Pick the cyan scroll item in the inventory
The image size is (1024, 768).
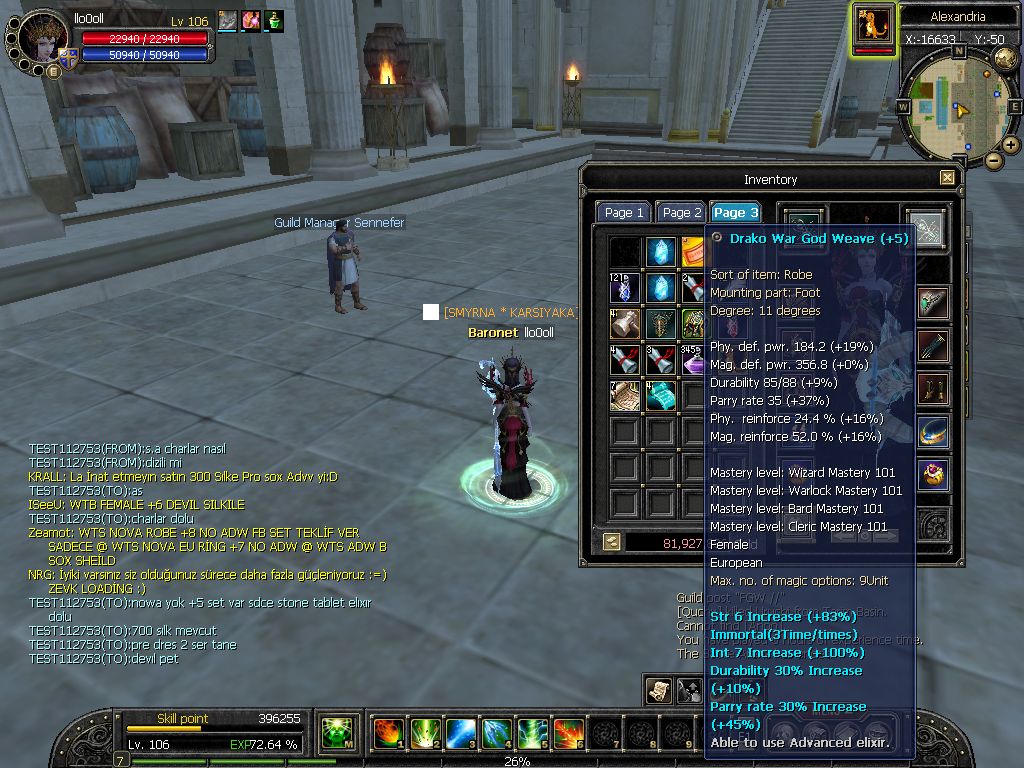point(661,396)
